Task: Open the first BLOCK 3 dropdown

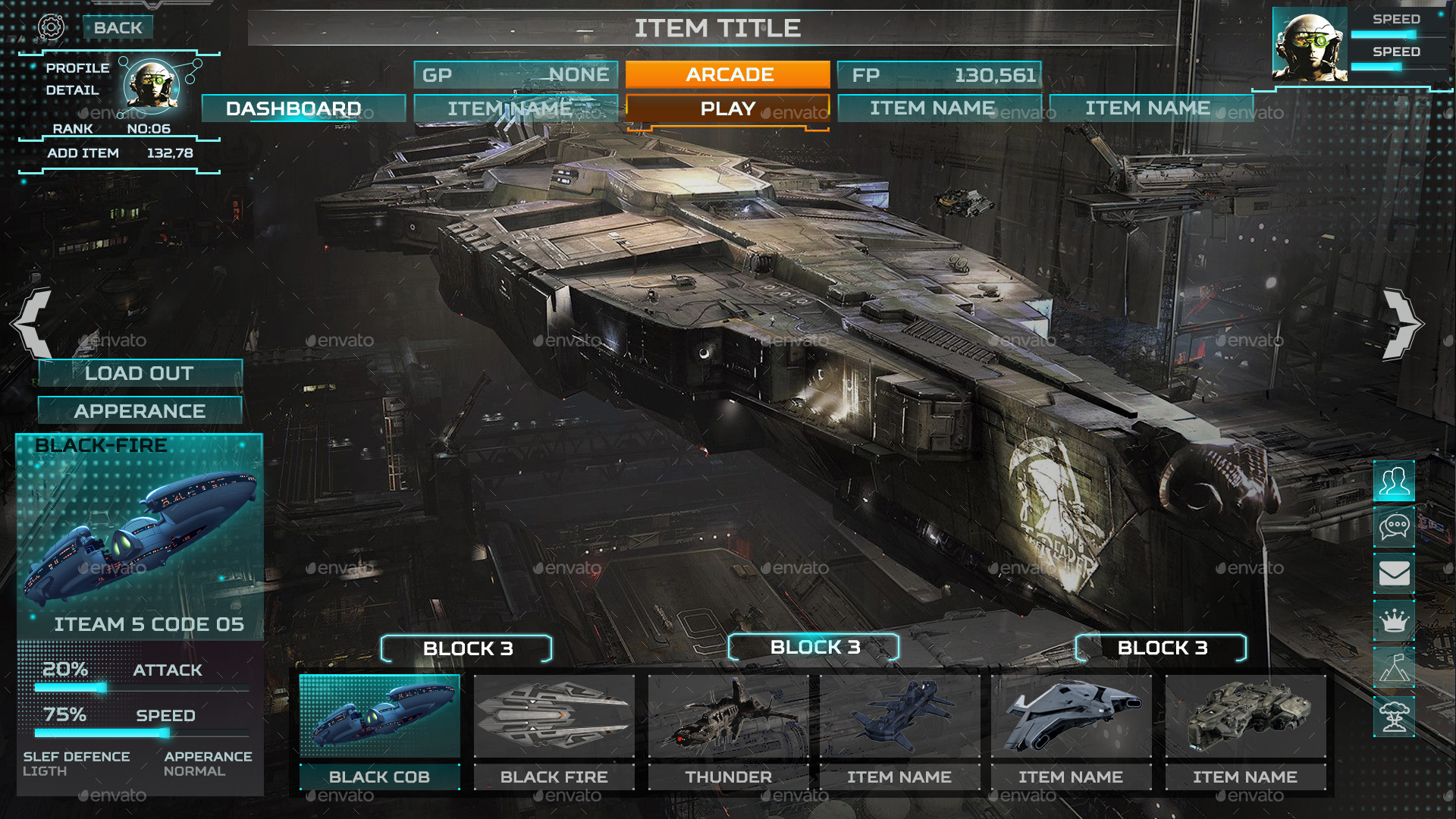Action: coord(467,649)
